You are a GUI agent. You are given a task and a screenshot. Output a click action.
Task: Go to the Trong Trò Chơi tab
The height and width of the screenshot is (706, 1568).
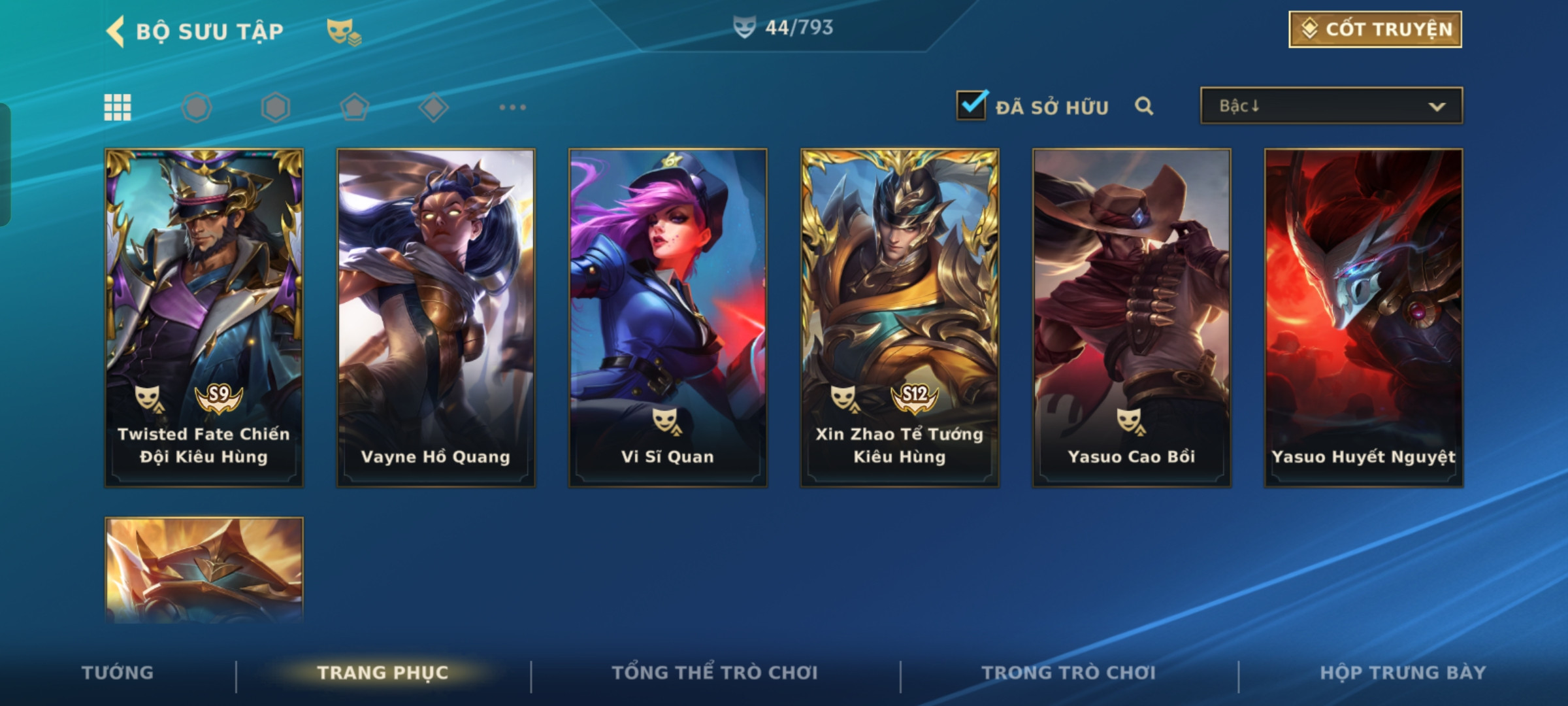coord(1069,673)
